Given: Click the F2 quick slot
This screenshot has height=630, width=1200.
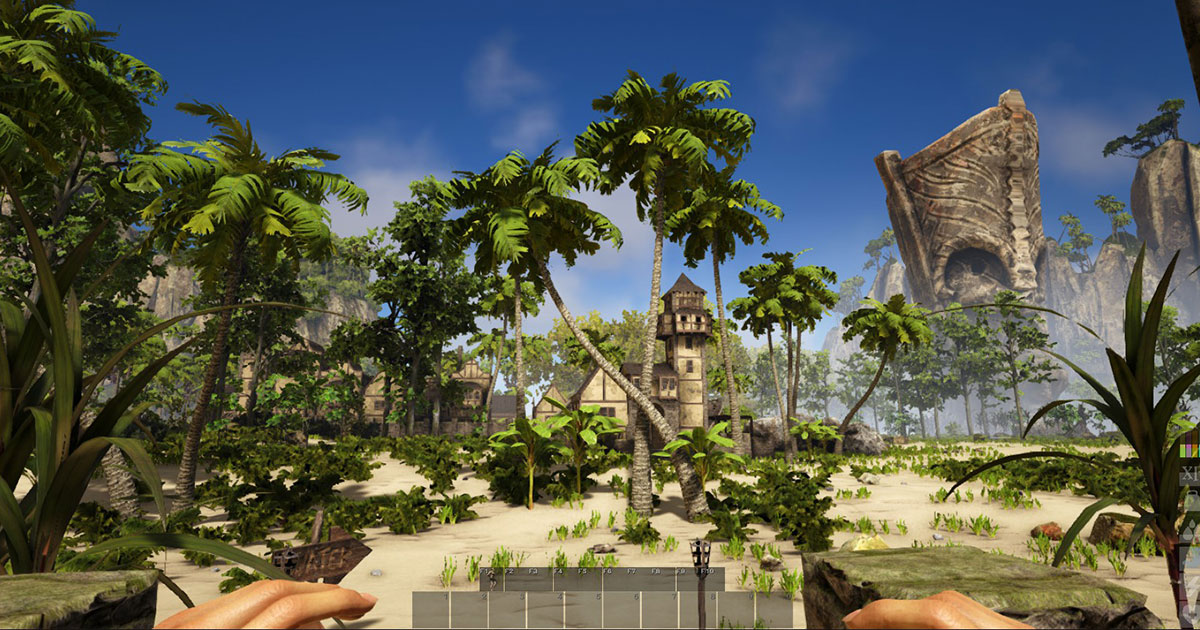Looking at the screenshot, I should 515,579.
